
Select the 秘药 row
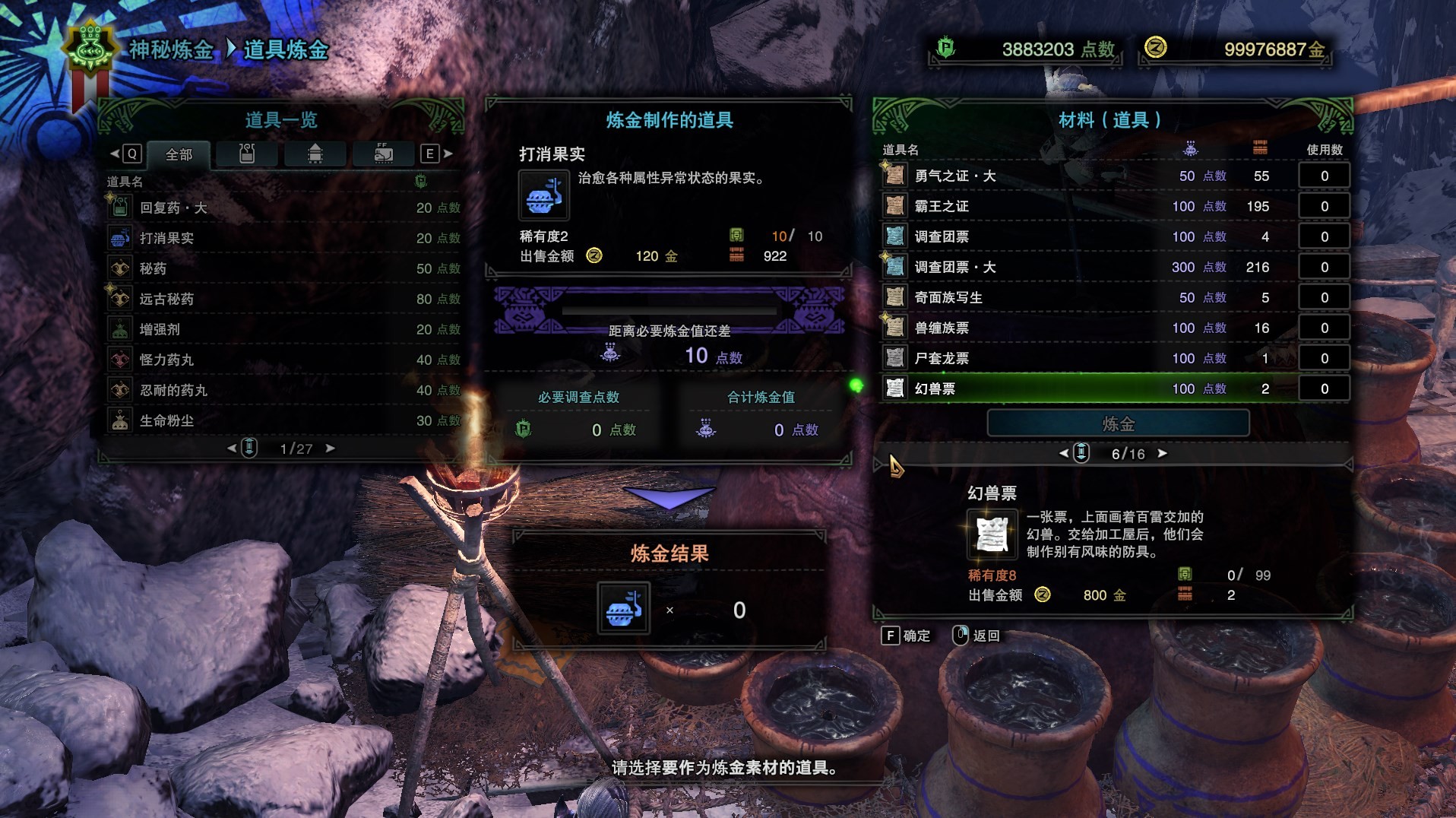click(x=283, y=268)
